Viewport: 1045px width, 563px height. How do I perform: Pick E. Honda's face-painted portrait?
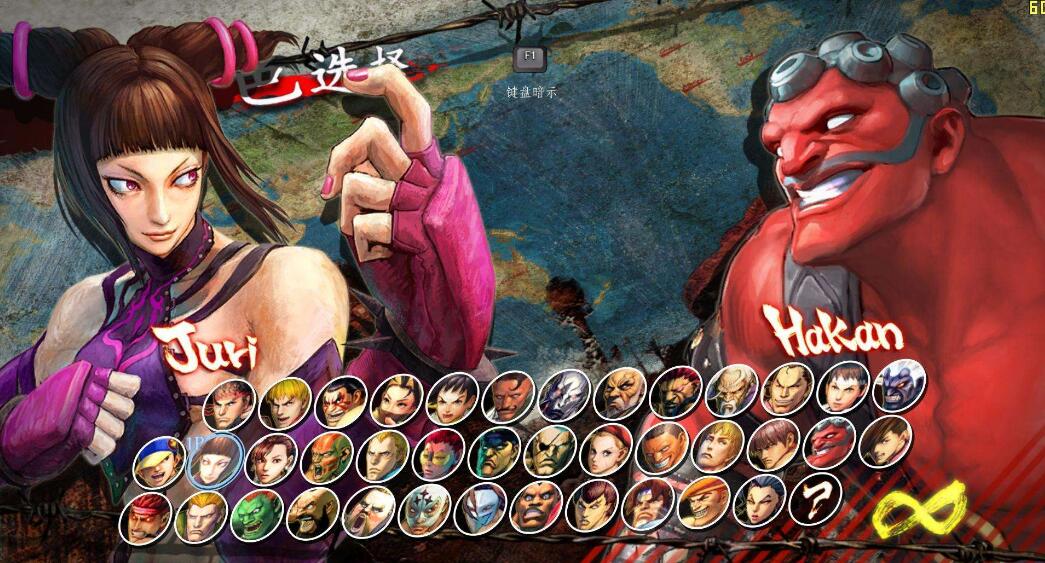[x=340, y=402]
